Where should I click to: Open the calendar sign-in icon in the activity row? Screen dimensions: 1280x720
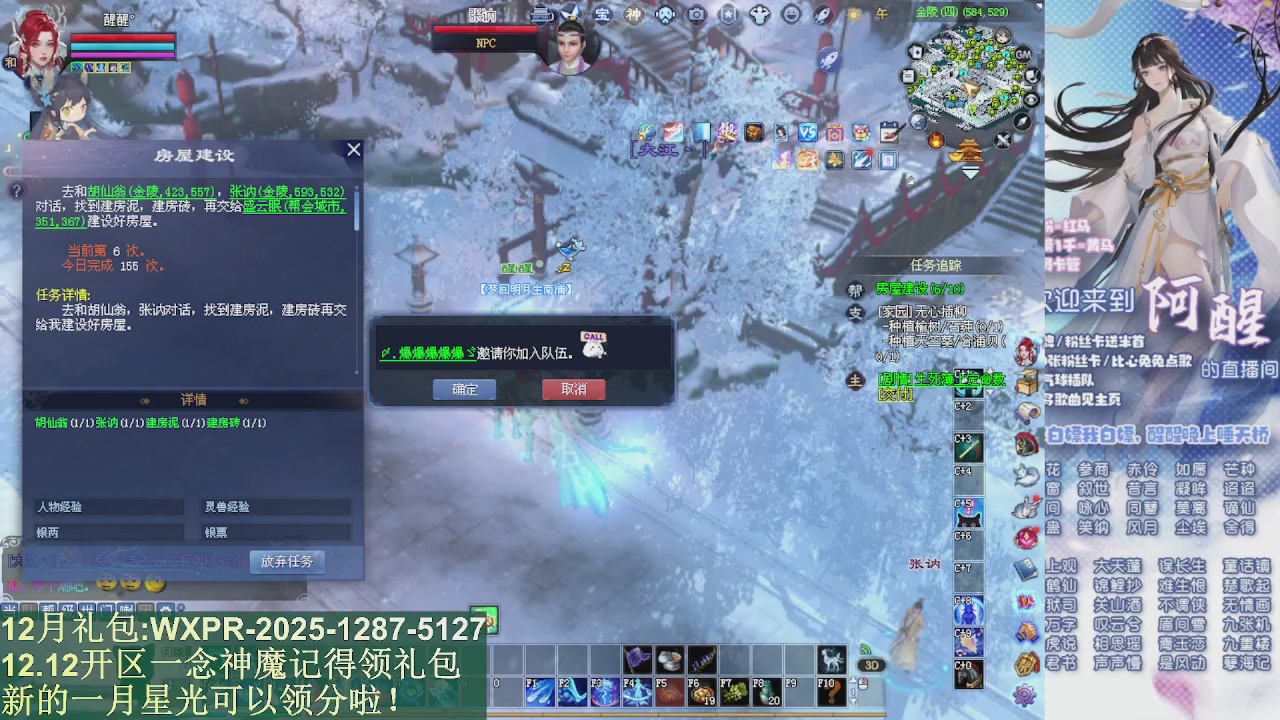point(889,132)
